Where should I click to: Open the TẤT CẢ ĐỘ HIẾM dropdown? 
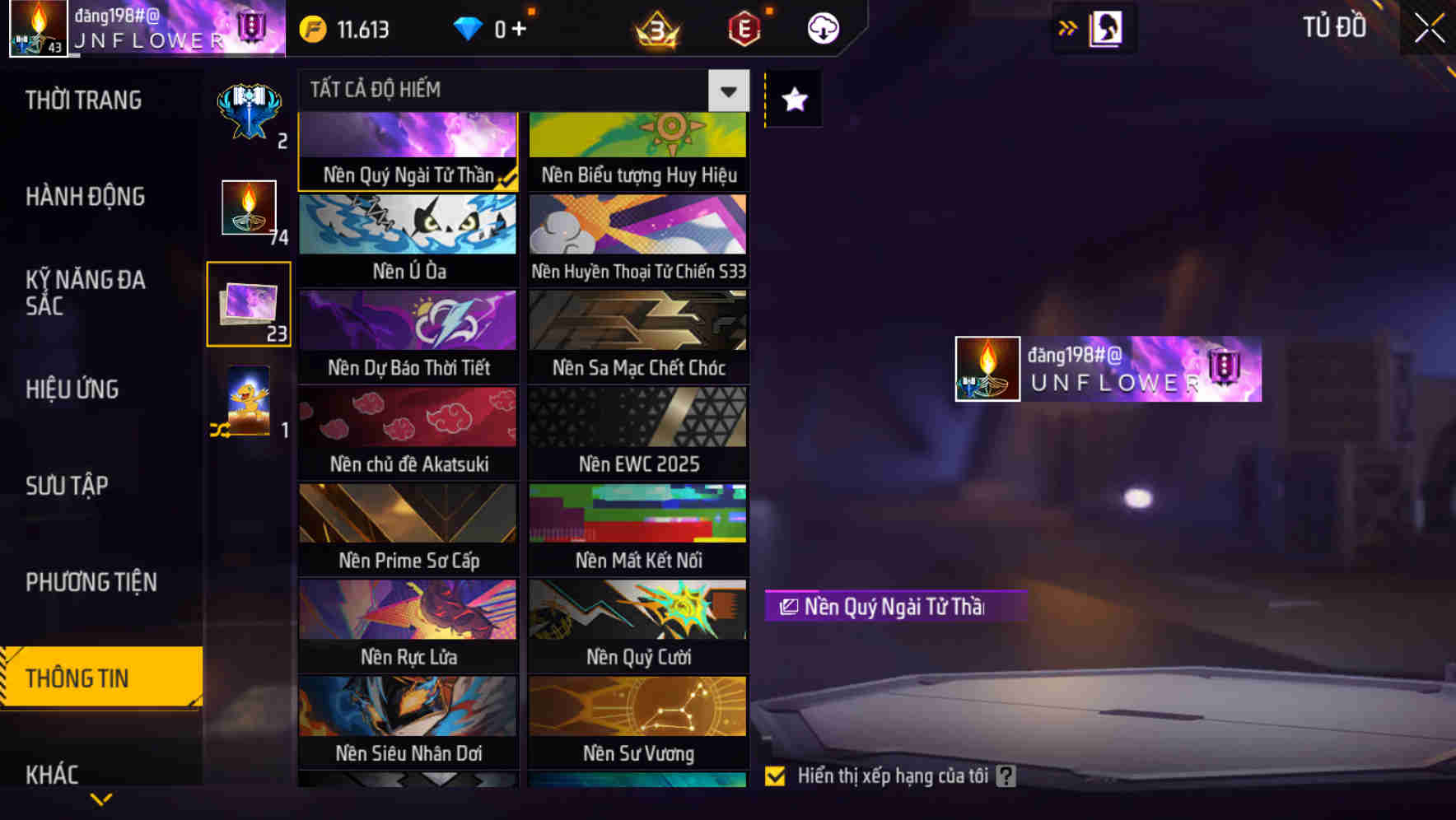click(727, 91)
